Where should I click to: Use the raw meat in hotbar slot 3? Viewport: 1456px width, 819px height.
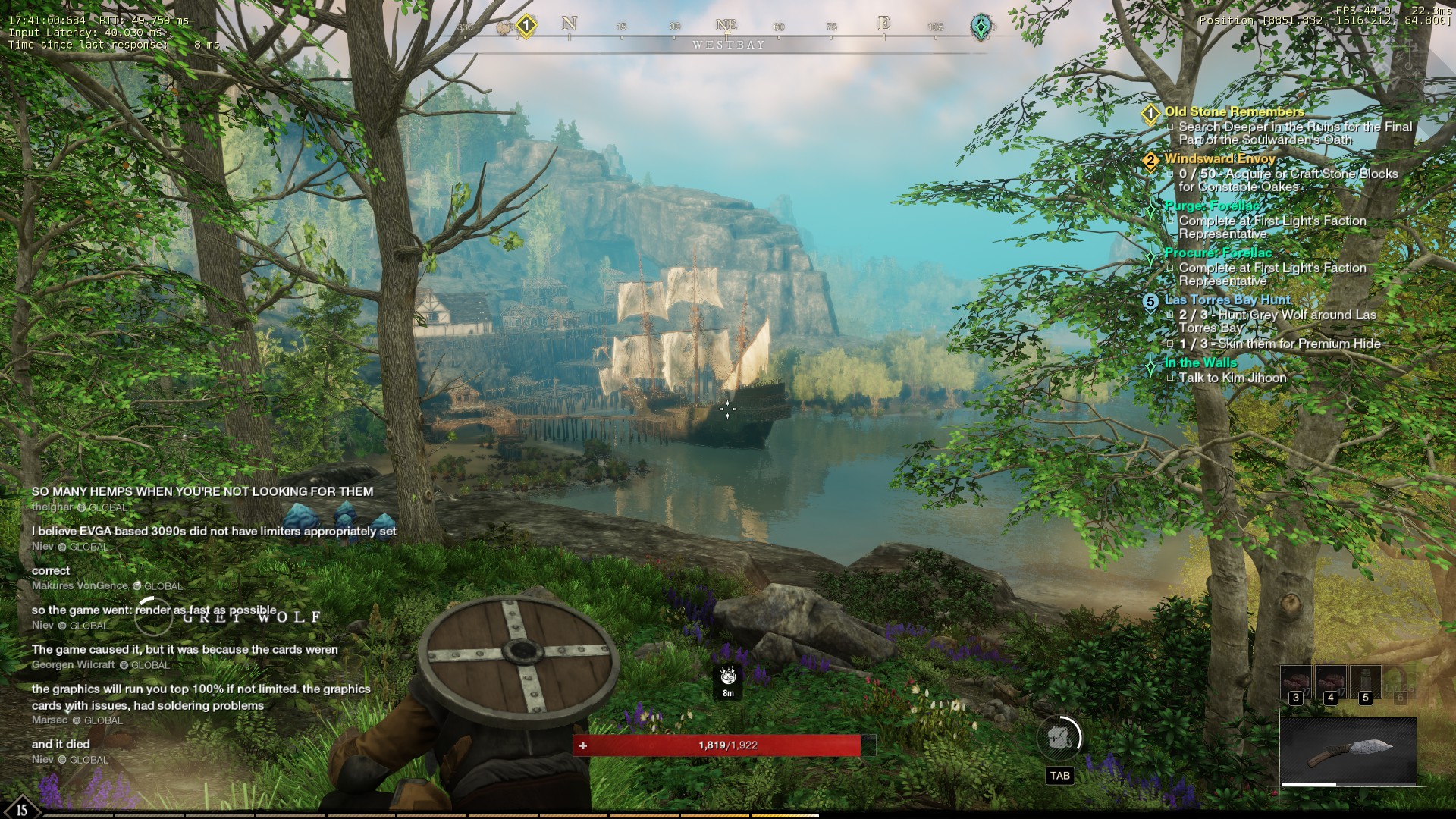[1295, 682]
